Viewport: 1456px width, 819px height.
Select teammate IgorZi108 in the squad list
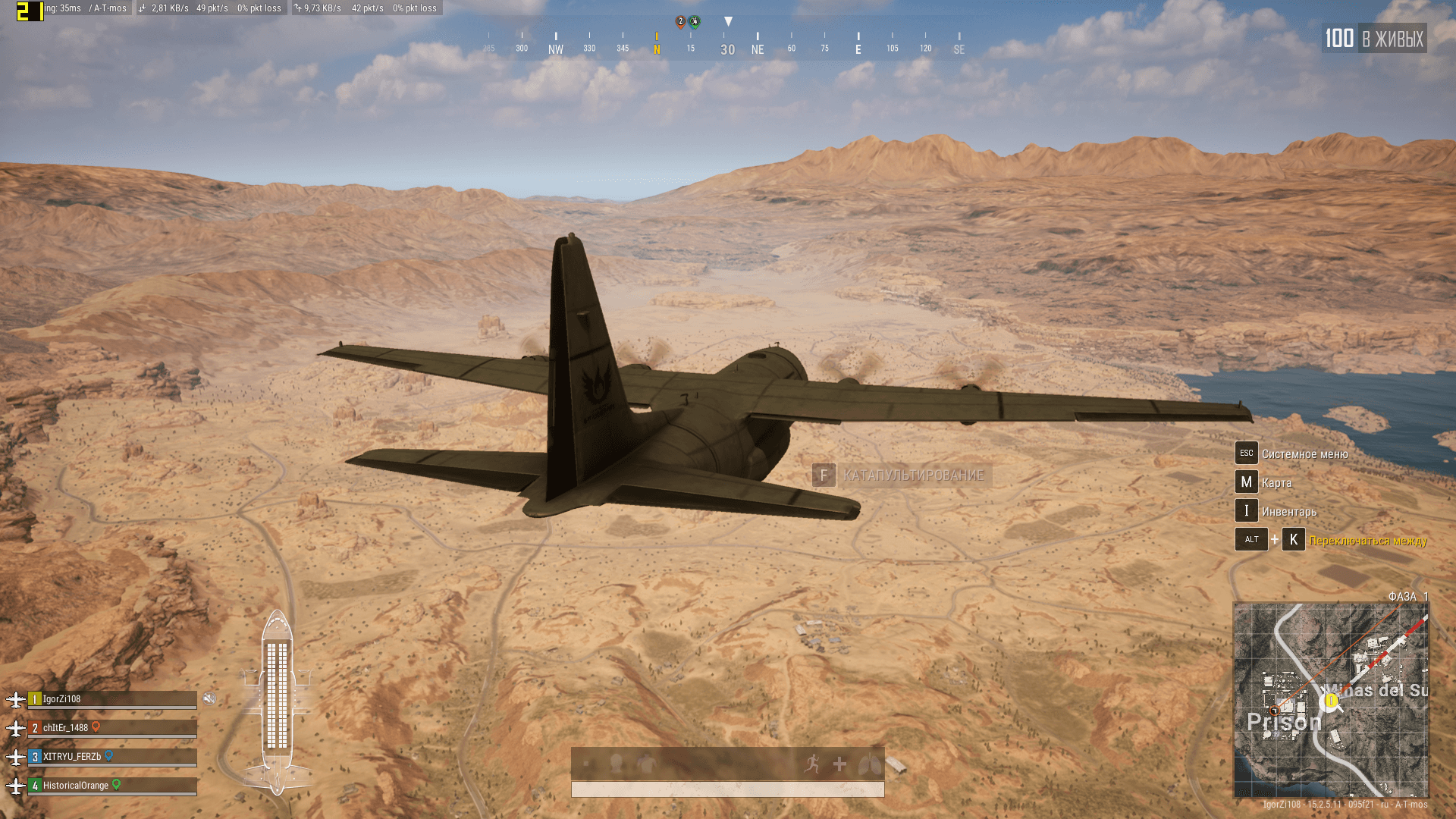112,699
